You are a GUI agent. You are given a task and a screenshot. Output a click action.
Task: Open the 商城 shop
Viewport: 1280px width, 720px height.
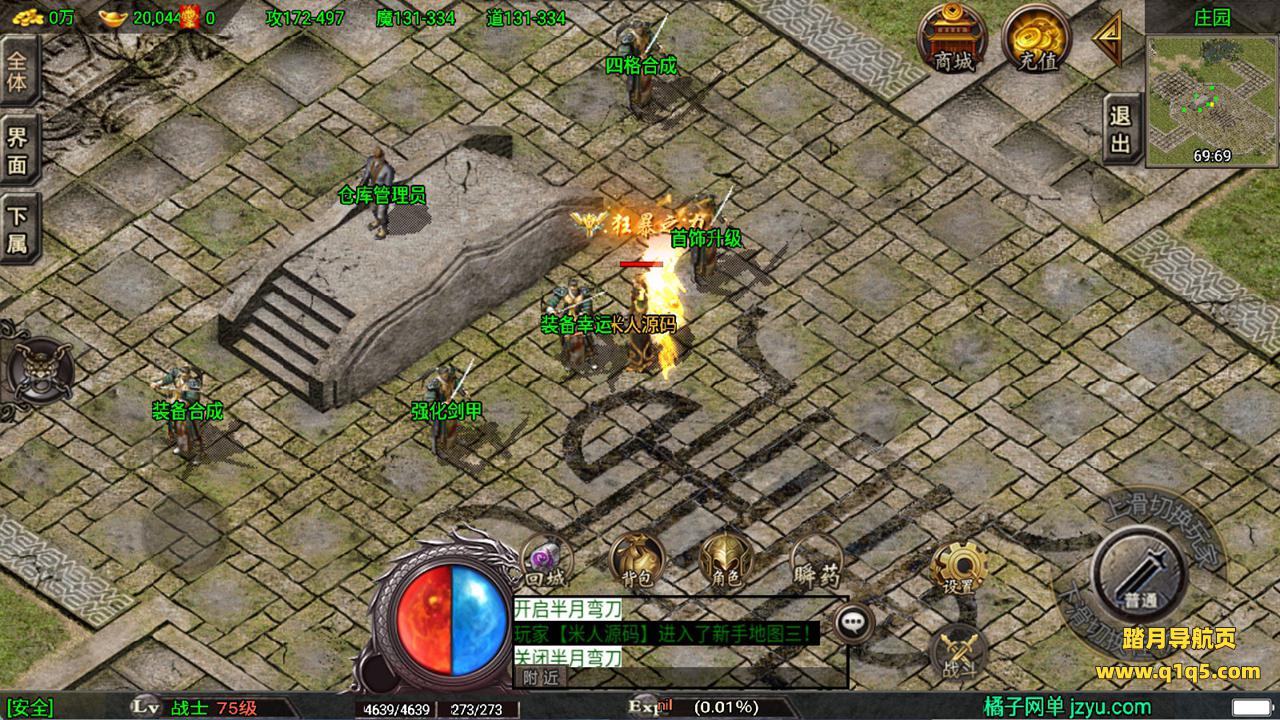(952, 38)
